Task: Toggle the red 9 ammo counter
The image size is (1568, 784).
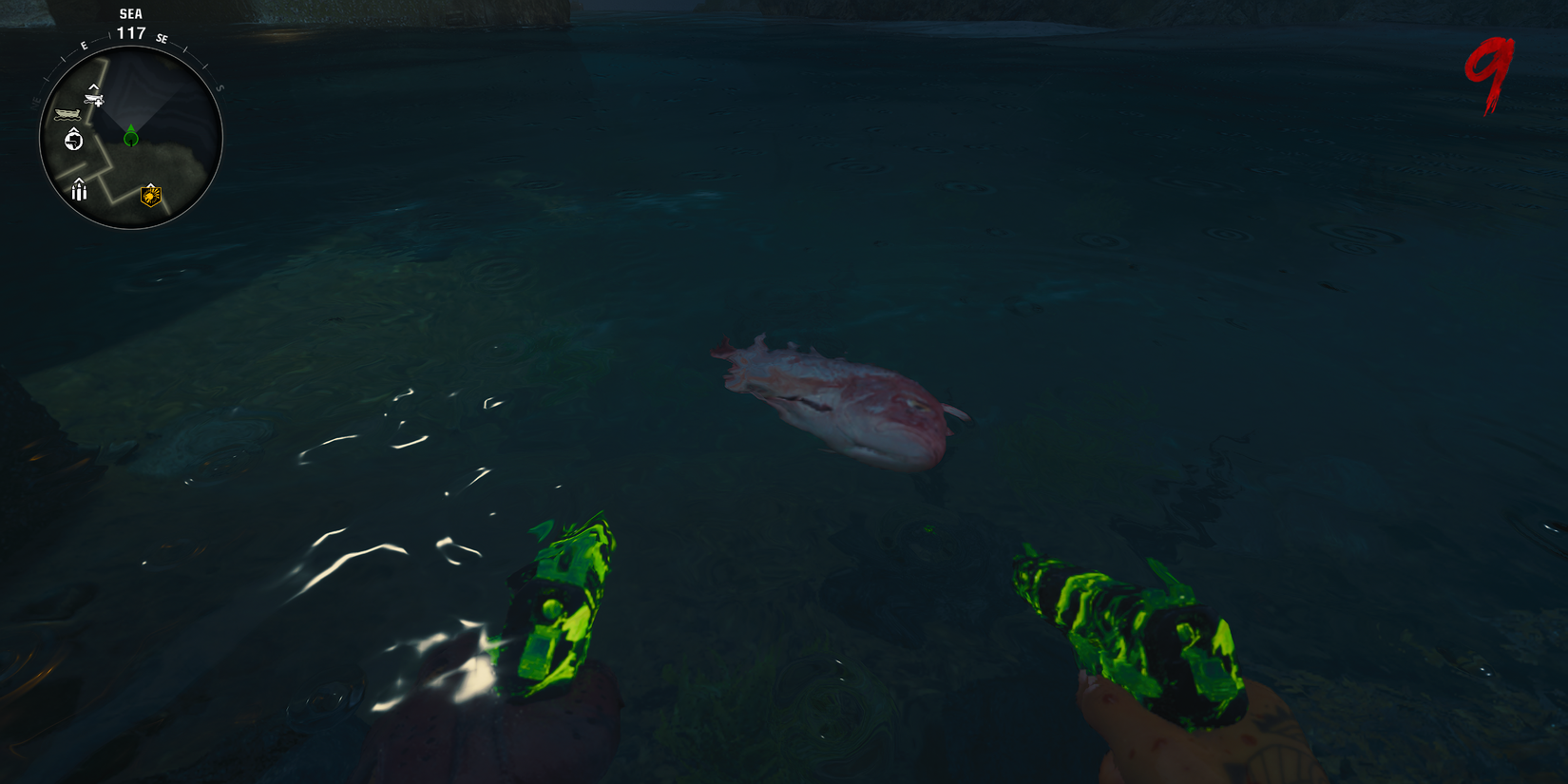Action: (1488, 67)
